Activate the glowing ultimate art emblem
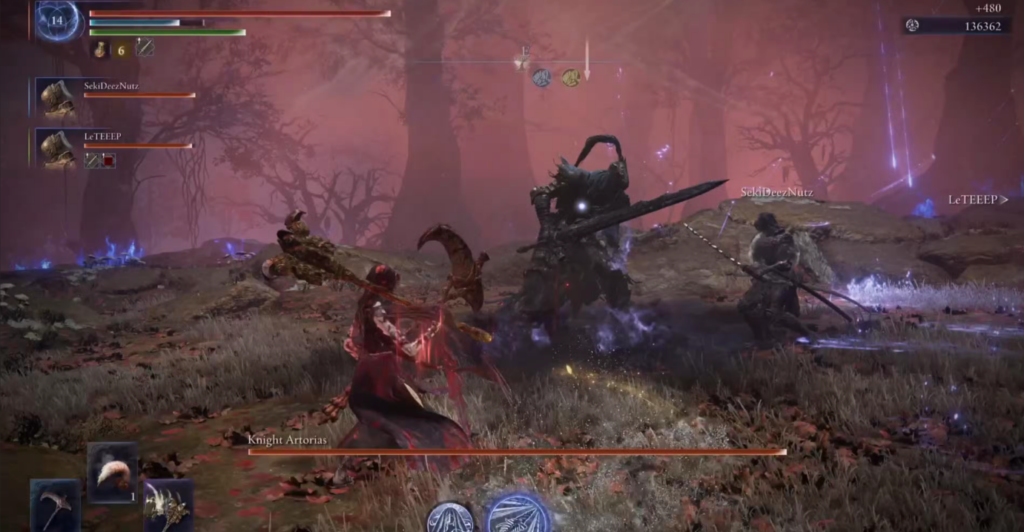This screenshot has width=1024, height=532. 518,514
